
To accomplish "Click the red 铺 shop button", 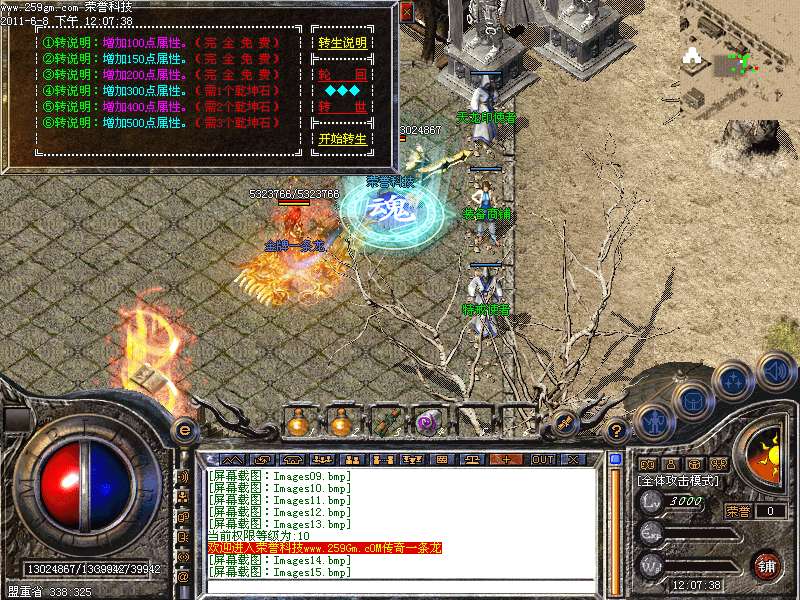I will (x=767, y=565).
